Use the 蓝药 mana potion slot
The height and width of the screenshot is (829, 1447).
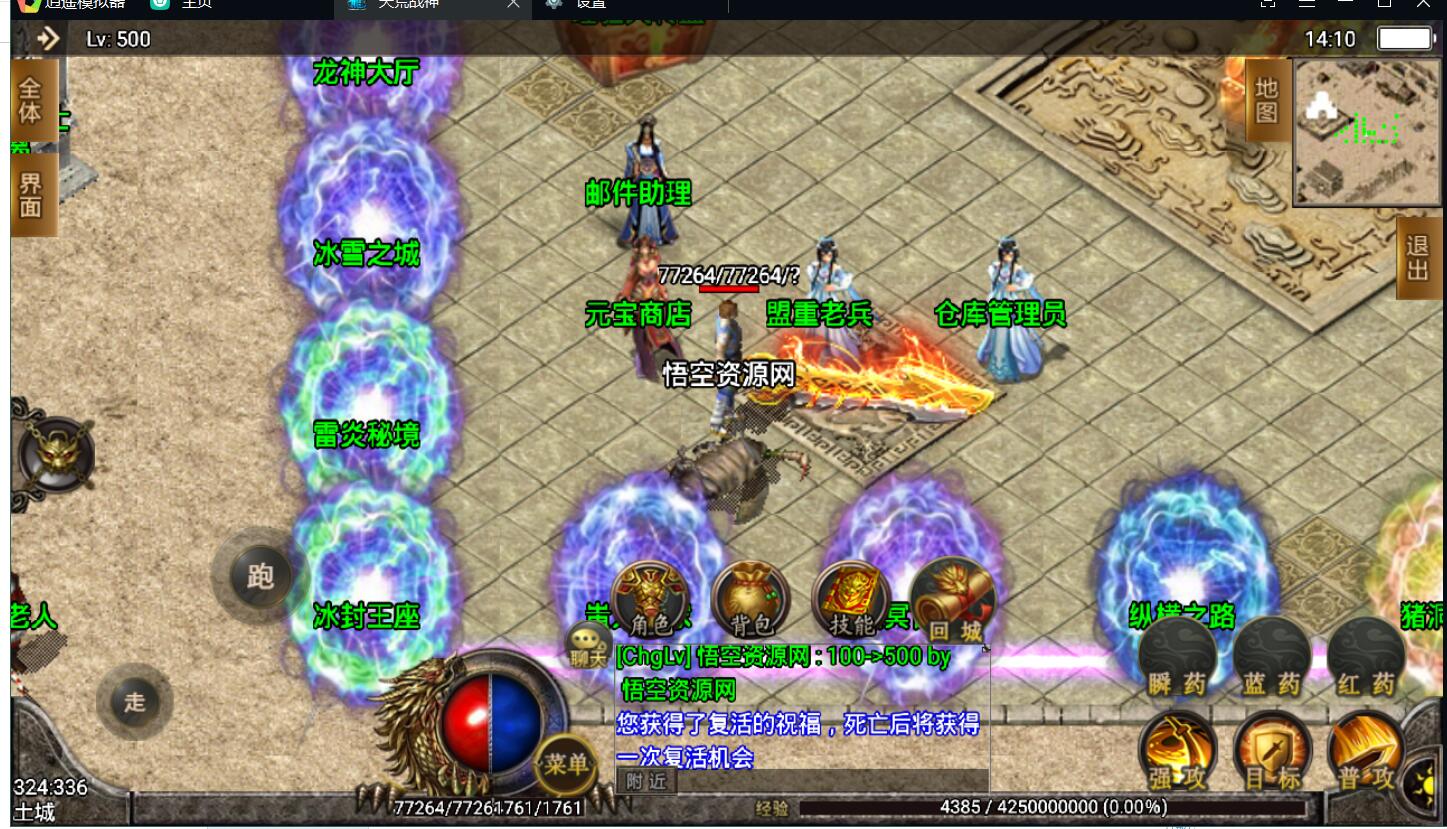click(x=1271, y=658)
